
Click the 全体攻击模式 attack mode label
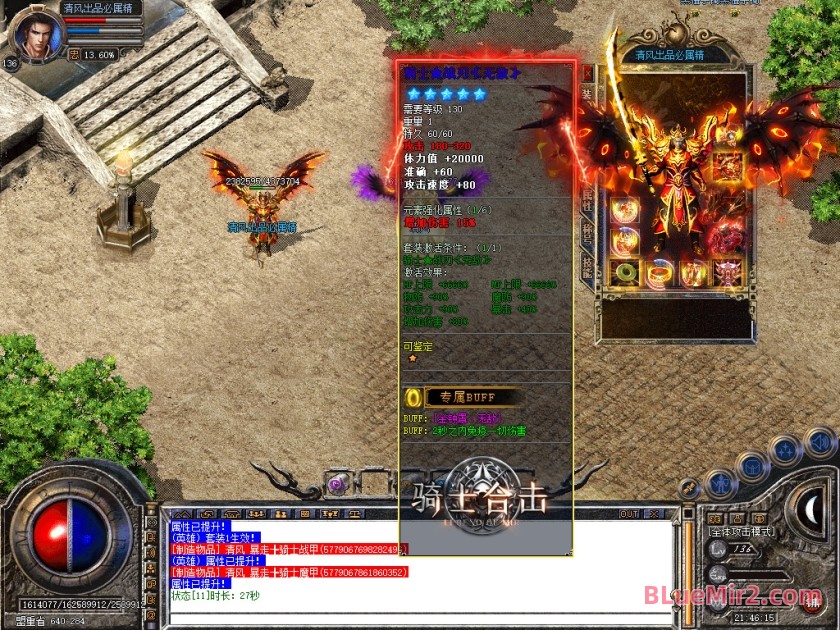741,531
